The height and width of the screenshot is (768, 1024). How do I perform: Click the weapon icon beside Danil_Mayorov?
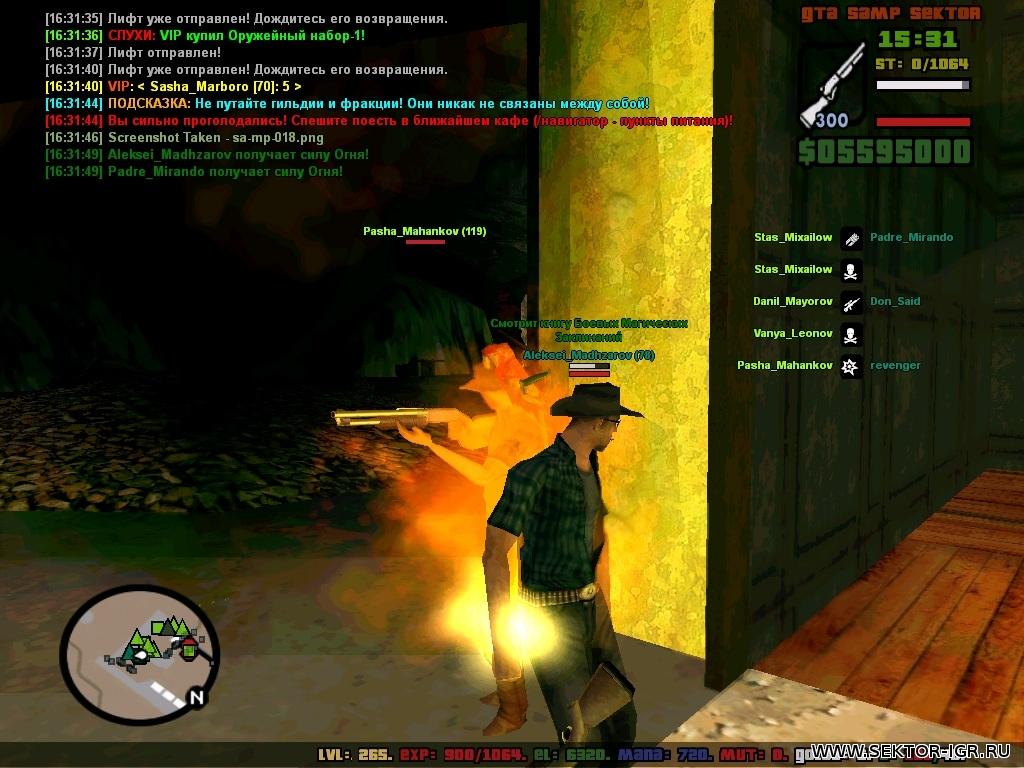850,302
